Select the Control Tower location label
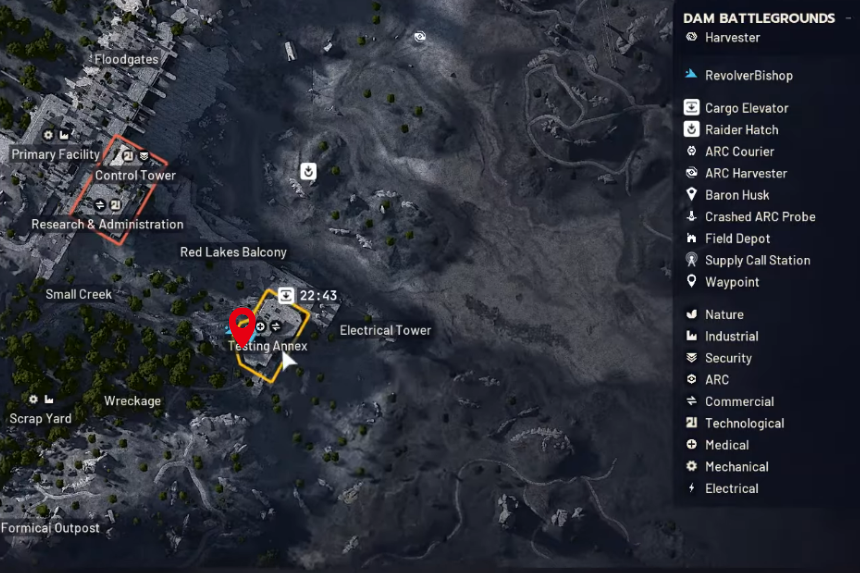The height and width of the screenshot is (573, 860). pyautogui.click(x=135, y=175)
